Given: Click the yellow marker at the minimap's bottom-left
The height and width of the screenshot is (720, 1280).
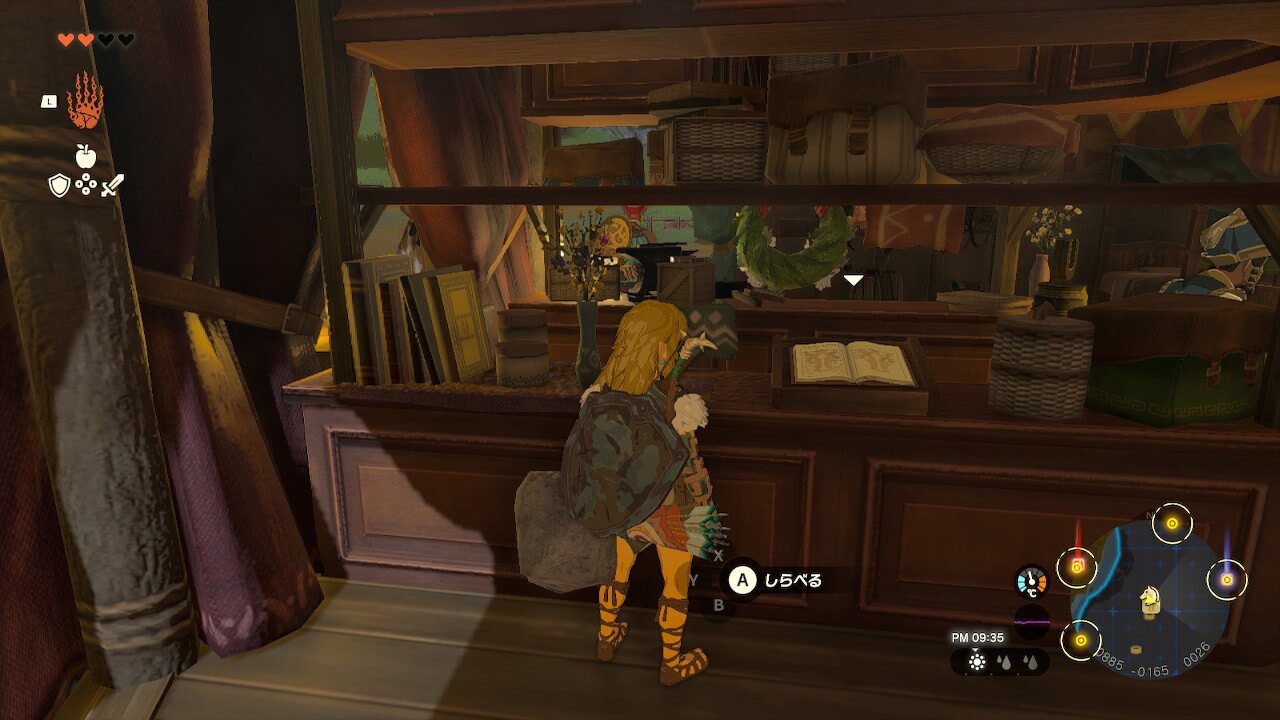Looking at the screenshot, I should (x=1080, y=640).
